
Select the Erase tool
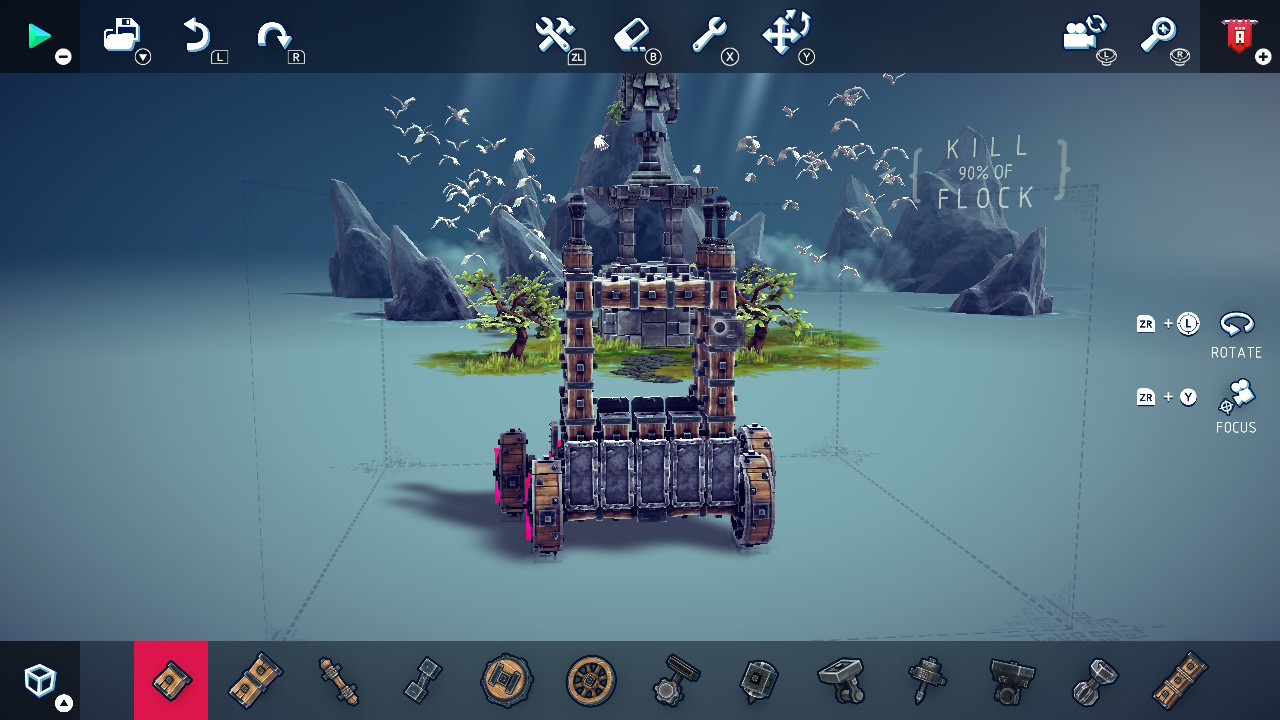click(630, 32)
